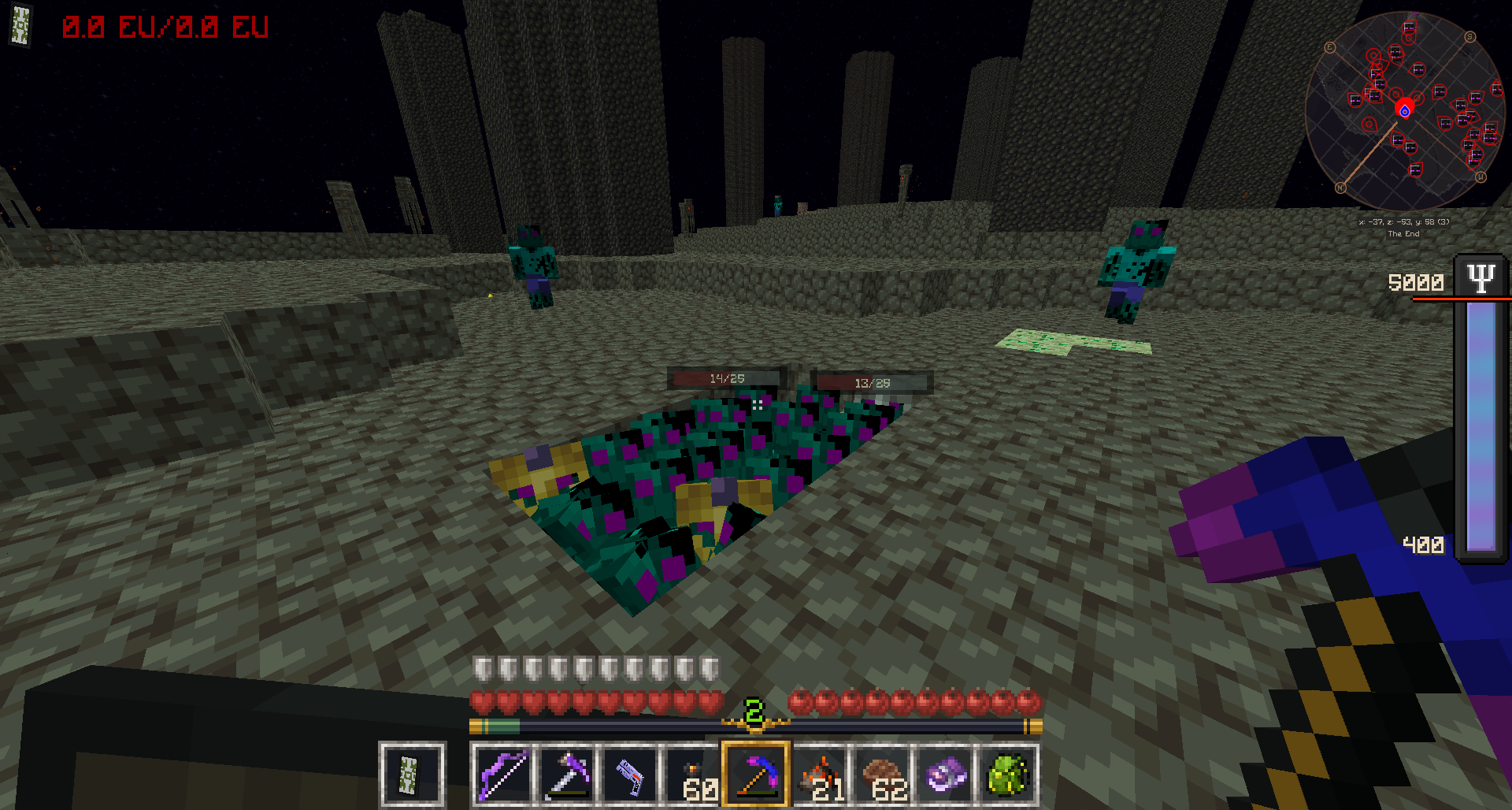Image resolution: width=1512 pixels, height=810 pixels.
Task: Choose the silver blaster gun slot
Action: pyautogui.click(x=628, y=775)
